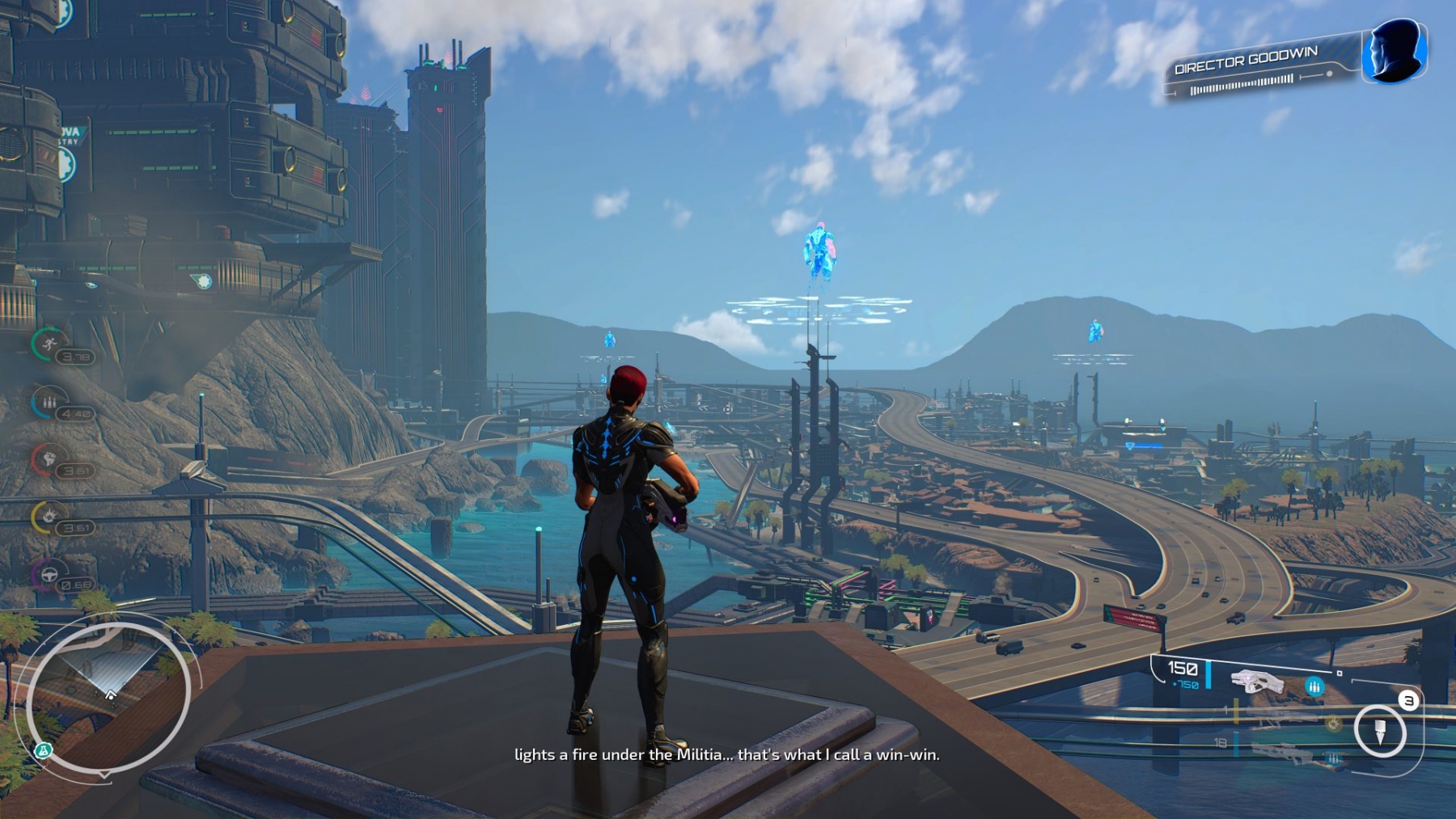Select the Driving skill steering wheel icon
The width and height of the screenshot is (1456, 819).
tap(49, 575)
